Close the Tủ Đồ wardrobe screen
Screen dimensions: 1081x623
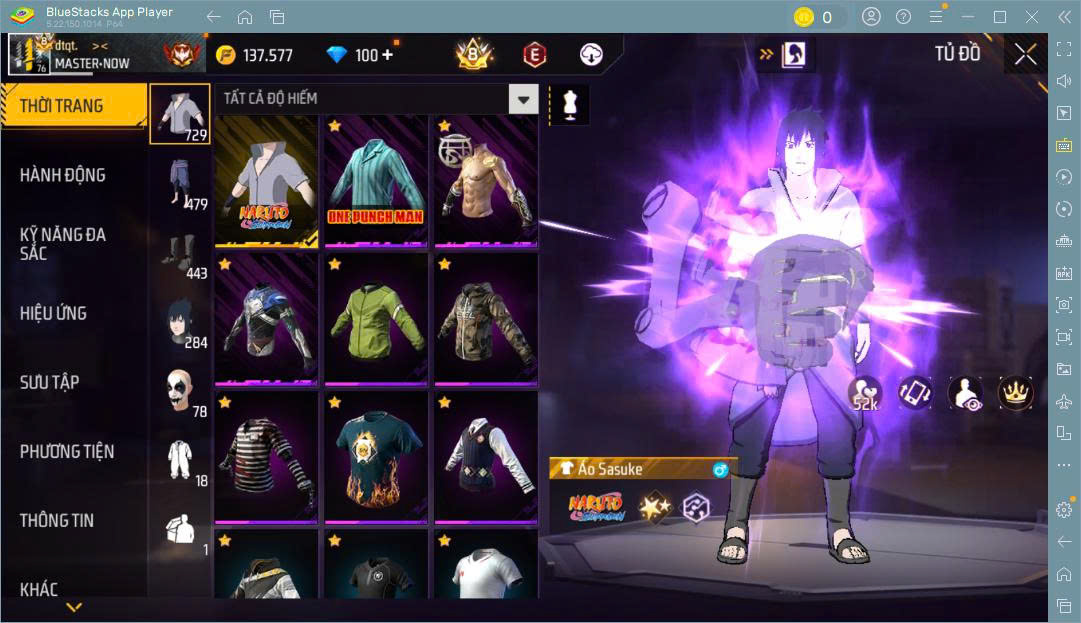coord(1025,54)
